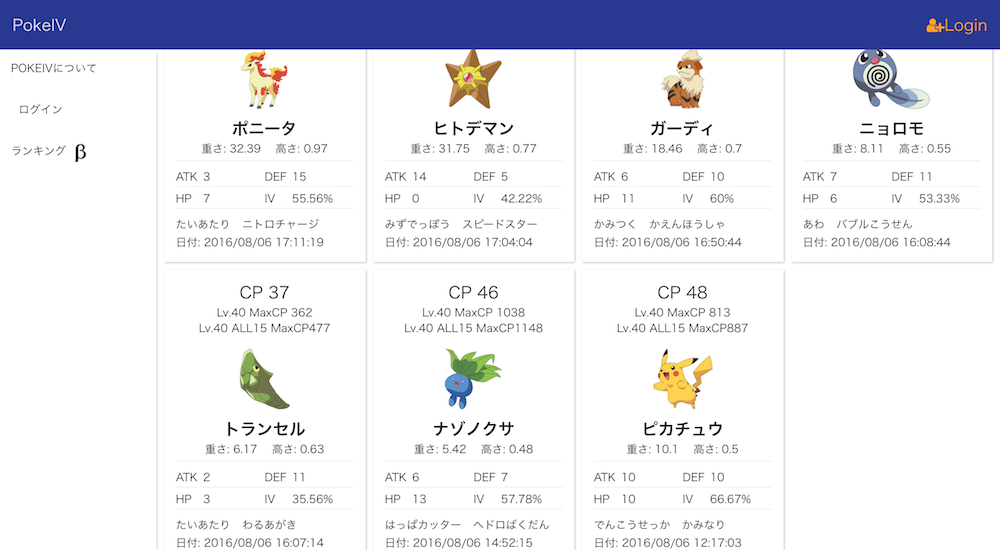This screenshot has width=1000, height=550.
Task: Open the Login button in header
Action: pyautogui.click(x=957, y=25)
